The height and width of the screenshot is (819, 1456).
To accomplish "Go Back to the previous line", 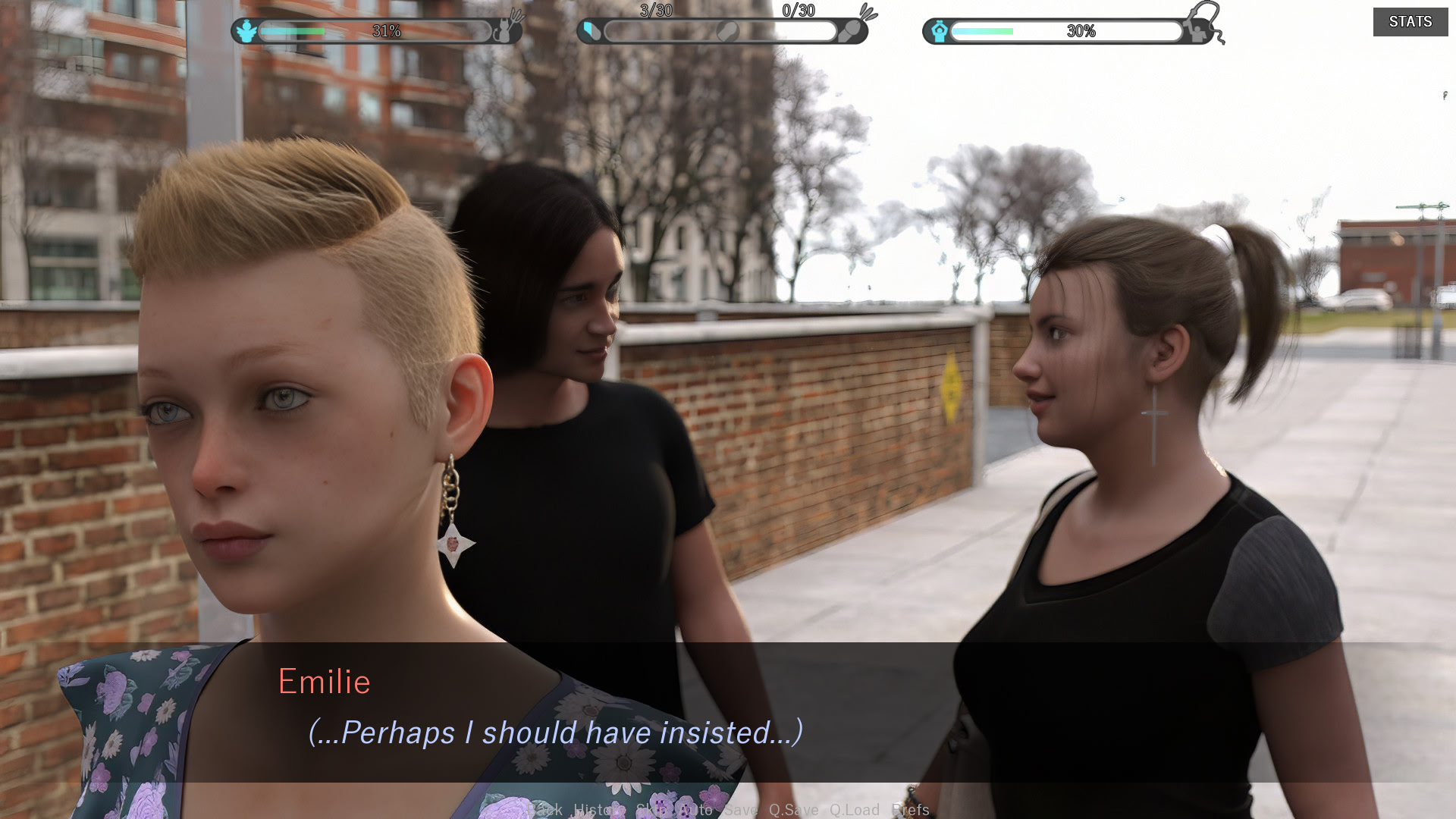I will [x=544, y=810].
